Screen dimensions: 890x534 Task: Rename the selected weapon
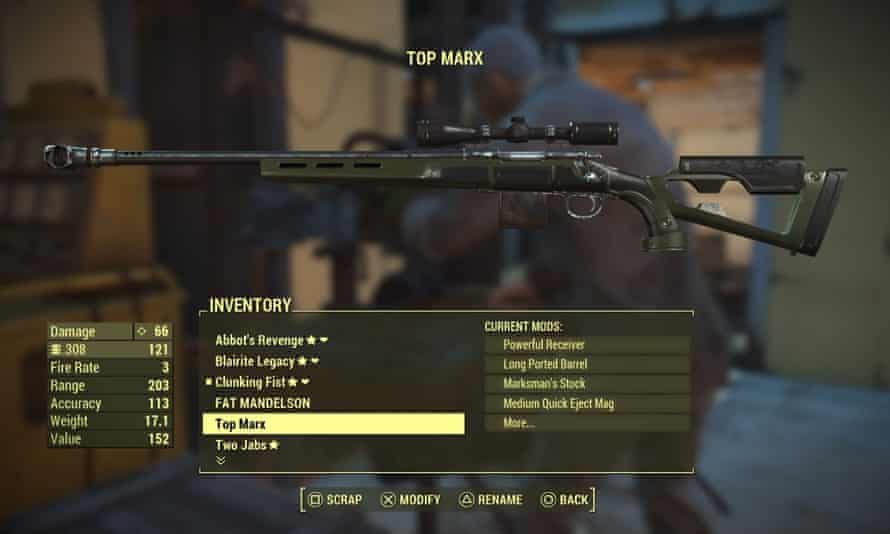490,498
